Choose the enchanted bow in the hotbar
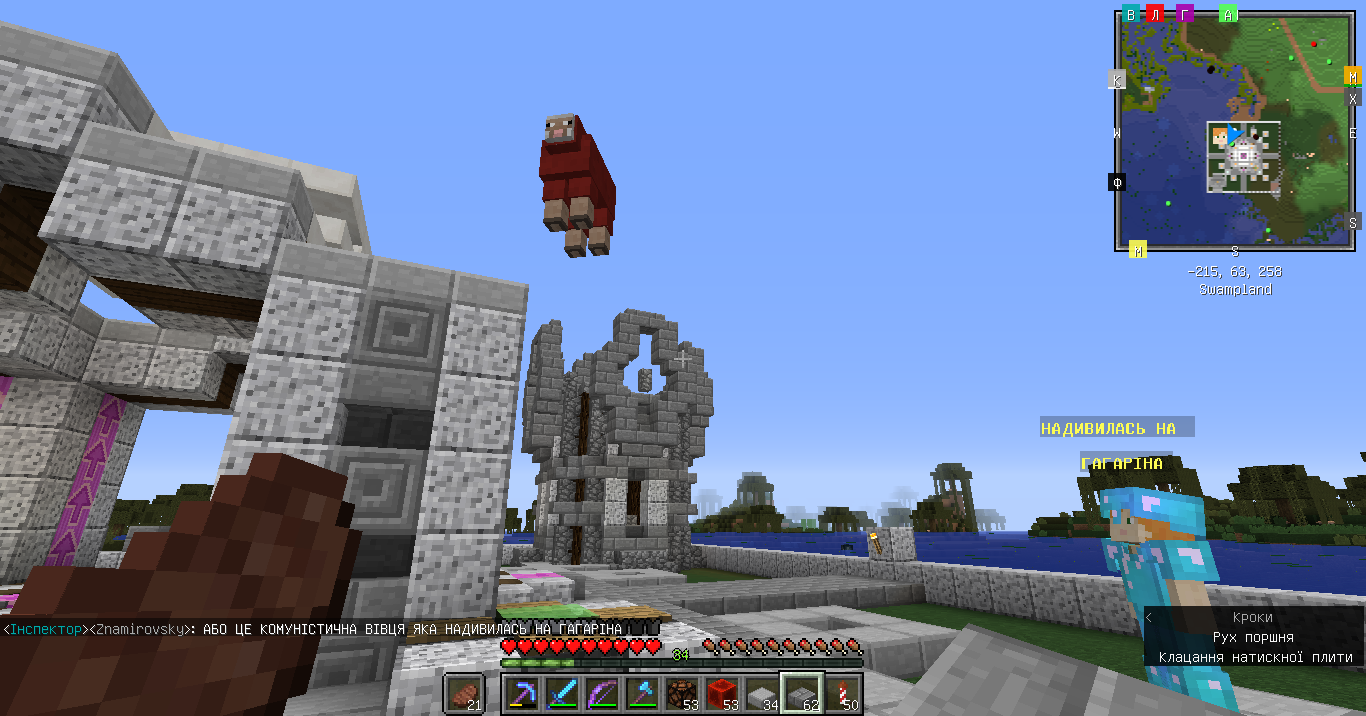The height and width of the screenshot is (716, 1366). tap(601, 693)
